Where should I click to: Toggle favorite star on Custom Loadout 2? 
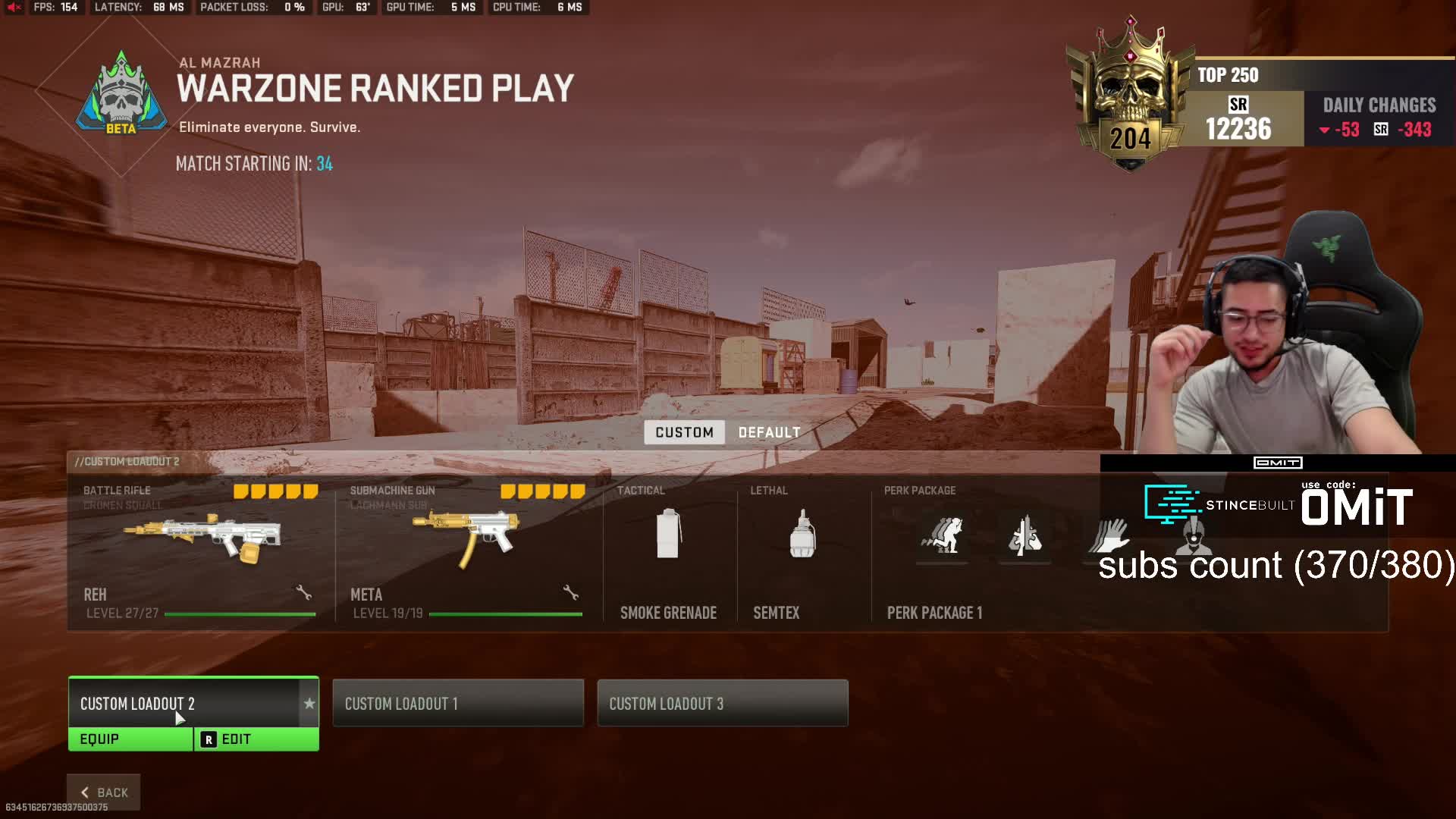tap(309, 704)
